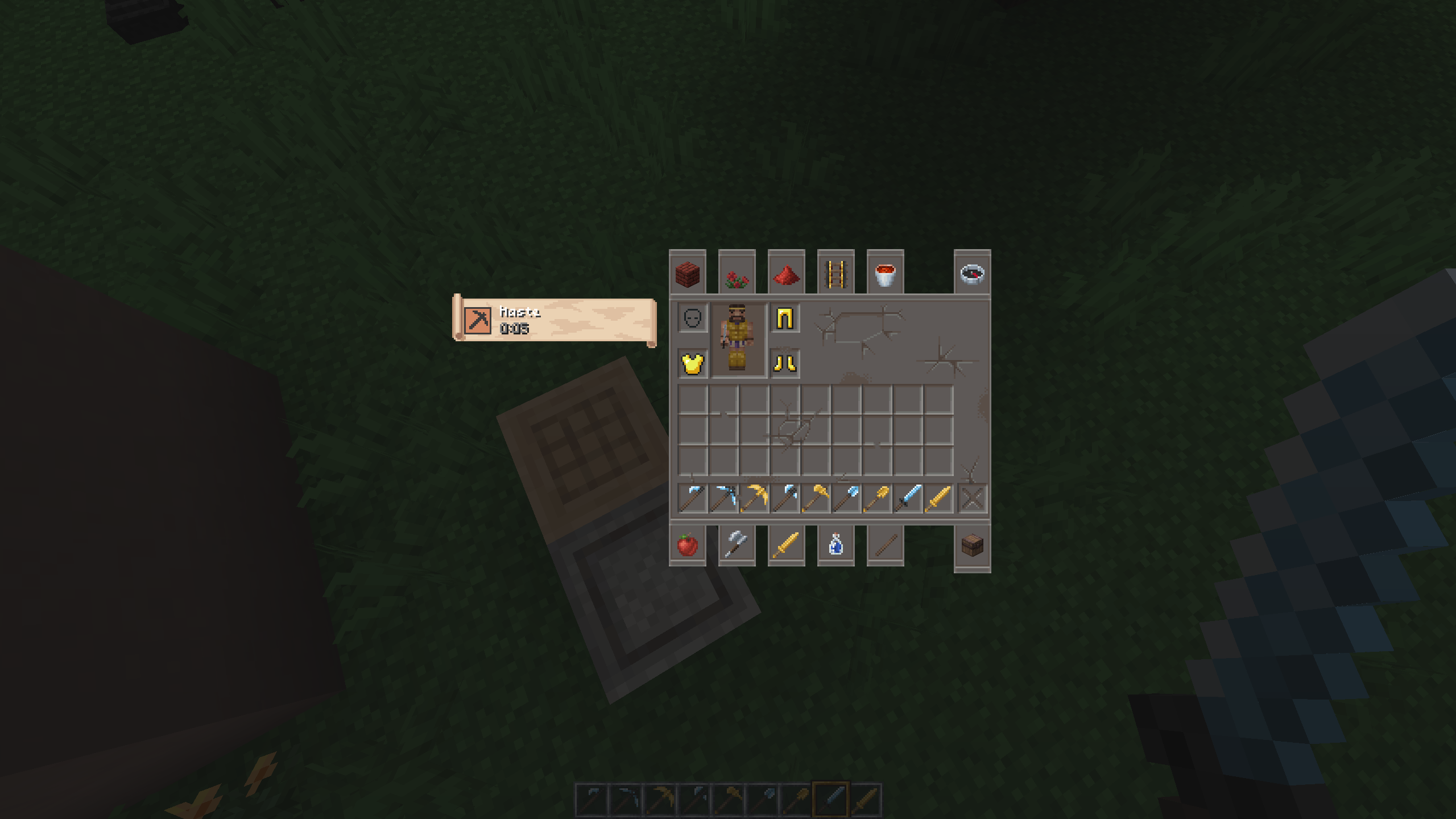The width and height of the screenshot is (1456, 819).
Task: Grab the diamond sword from inventory hotbar
Action: click(908, 499)
